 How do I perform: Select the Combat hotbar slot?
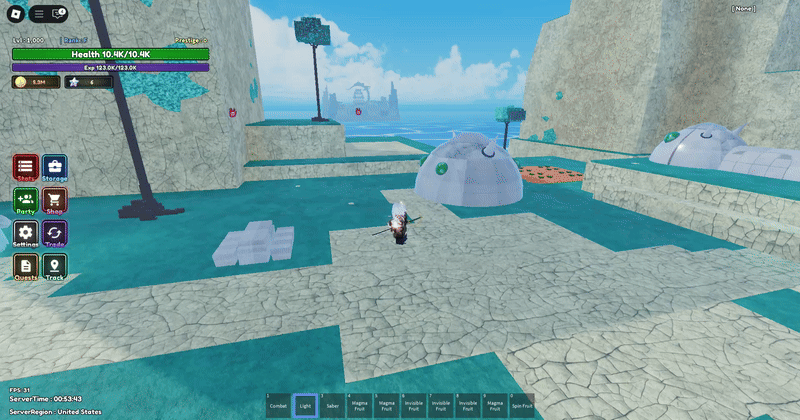click(278, 405)
